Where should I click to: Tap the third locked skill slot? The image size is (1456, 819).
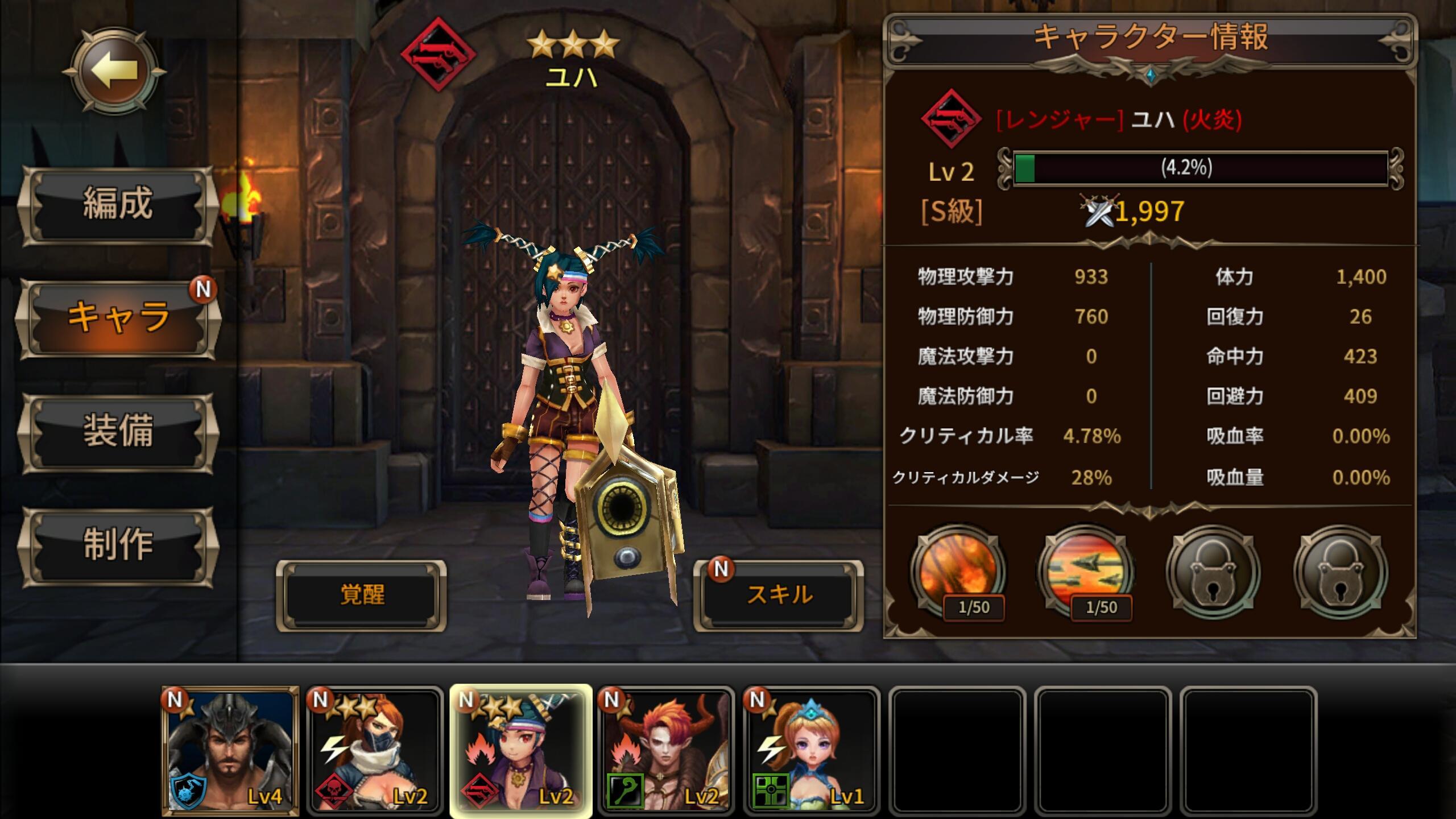point(1214,570)
